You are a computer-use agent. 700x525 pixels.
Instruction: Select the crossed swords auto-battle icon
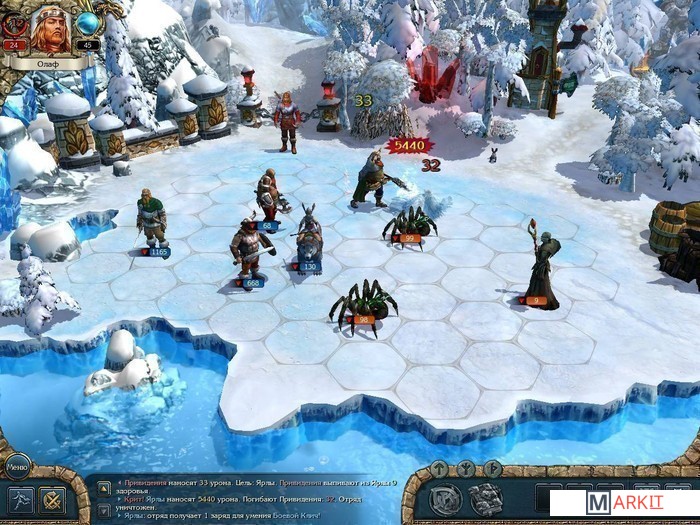(50, 498)
